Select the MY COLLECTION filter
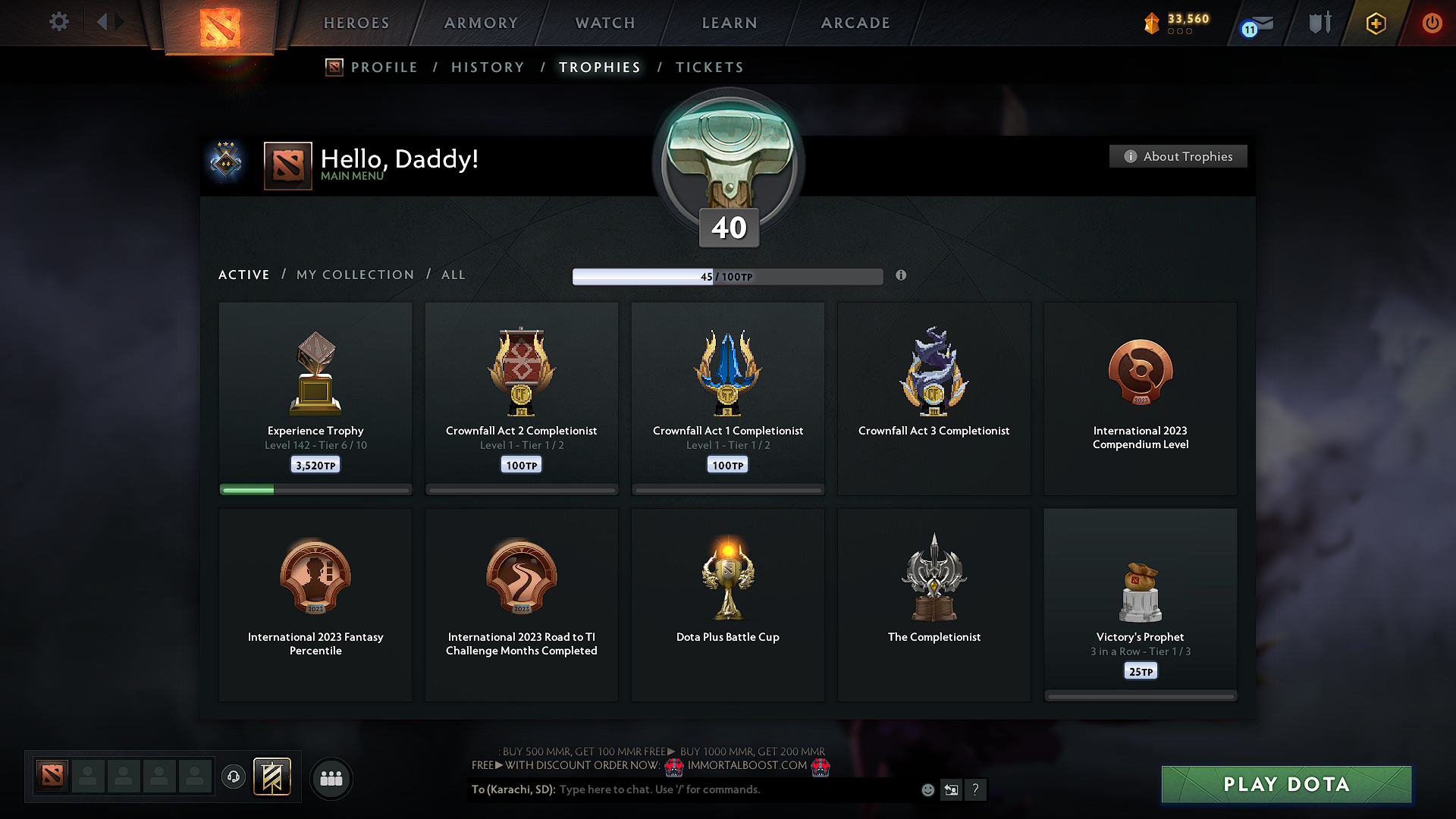1456x819 pixels. pos(354,275)
